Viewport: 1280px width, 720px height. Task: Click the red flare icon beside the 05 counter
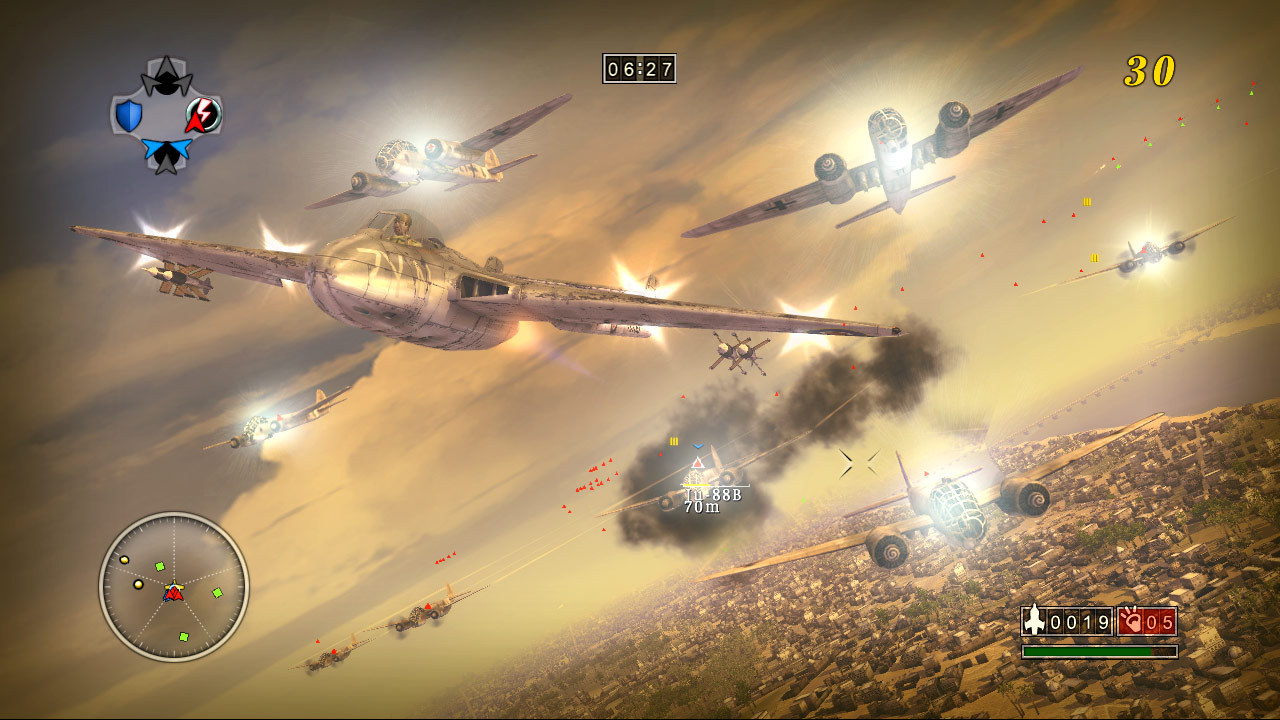pos(1131,622)
